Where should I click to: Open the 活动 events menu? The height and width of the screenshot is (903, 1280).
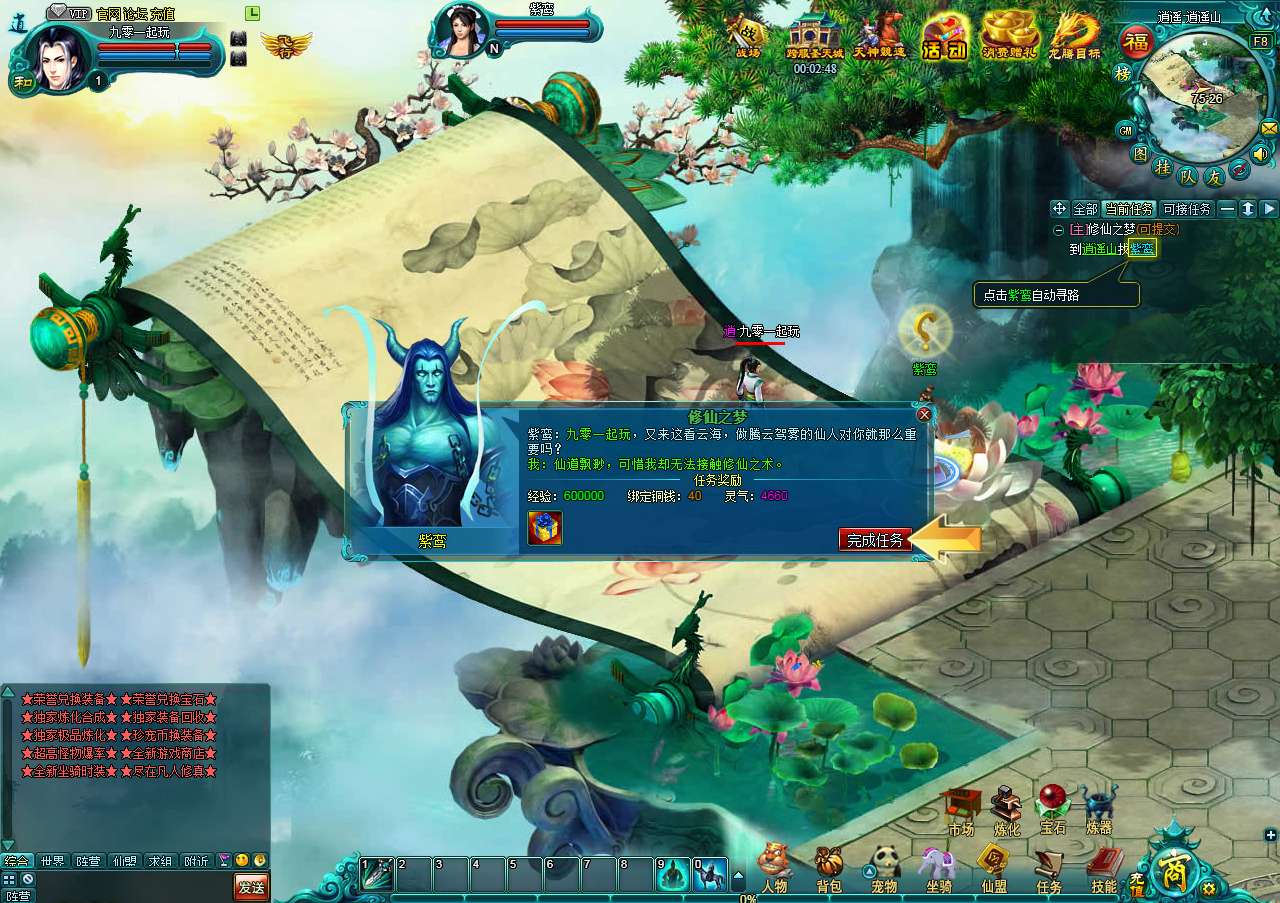pos(944,37)
